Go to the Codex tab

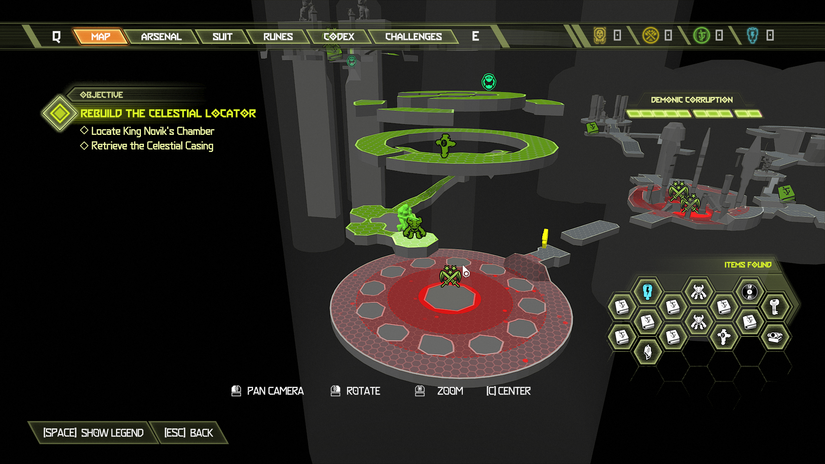pos(339,37)
